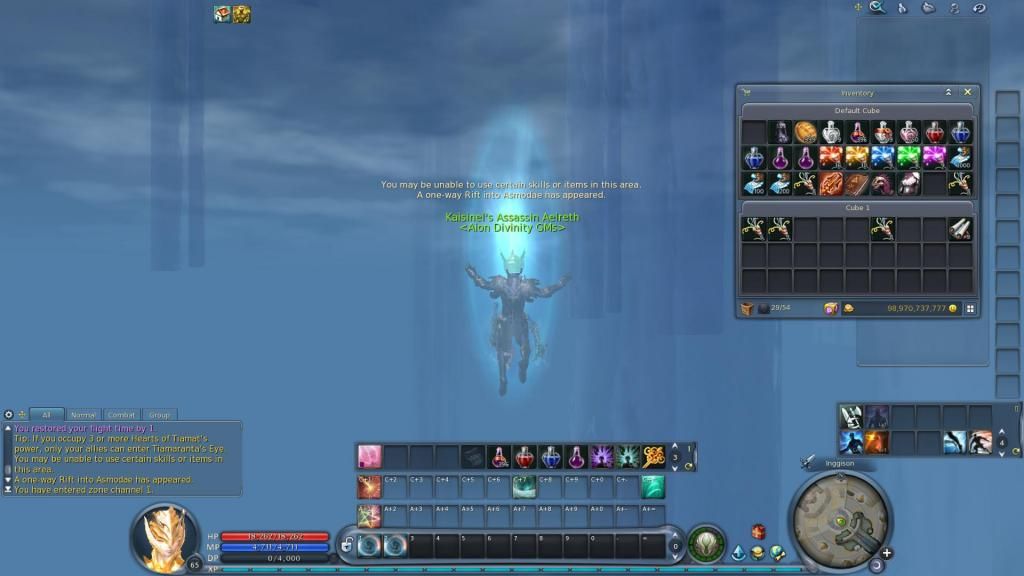Click the player character portrait
The image size is (1024, 576).
tap(161, 535)
